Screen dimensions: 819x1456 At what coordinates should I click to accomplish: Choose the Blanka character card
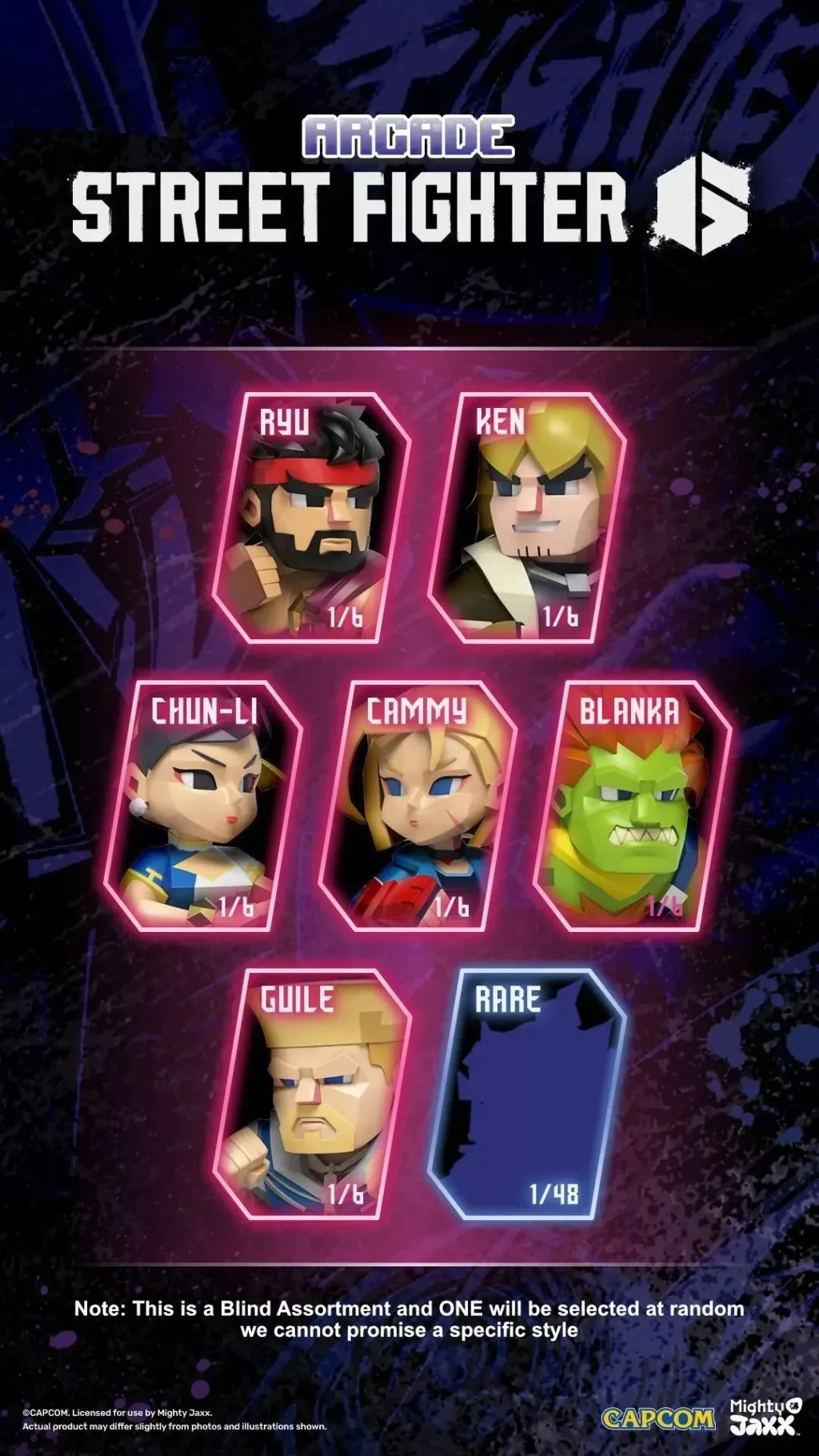coord(632,806)
